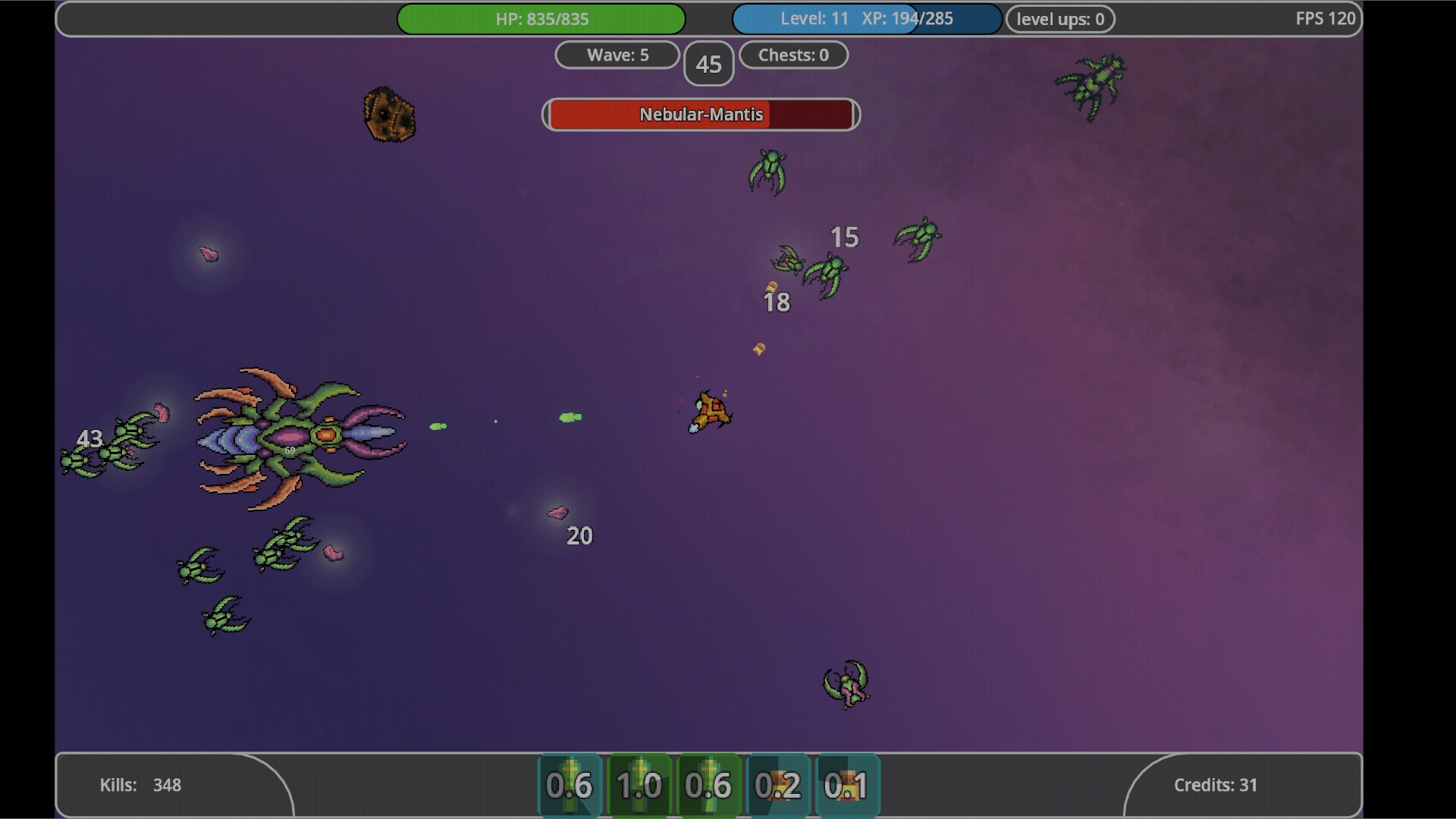Select the orange weapon slot showing 0.1
Screen dimensions: 1456x819
click(848, 785)
